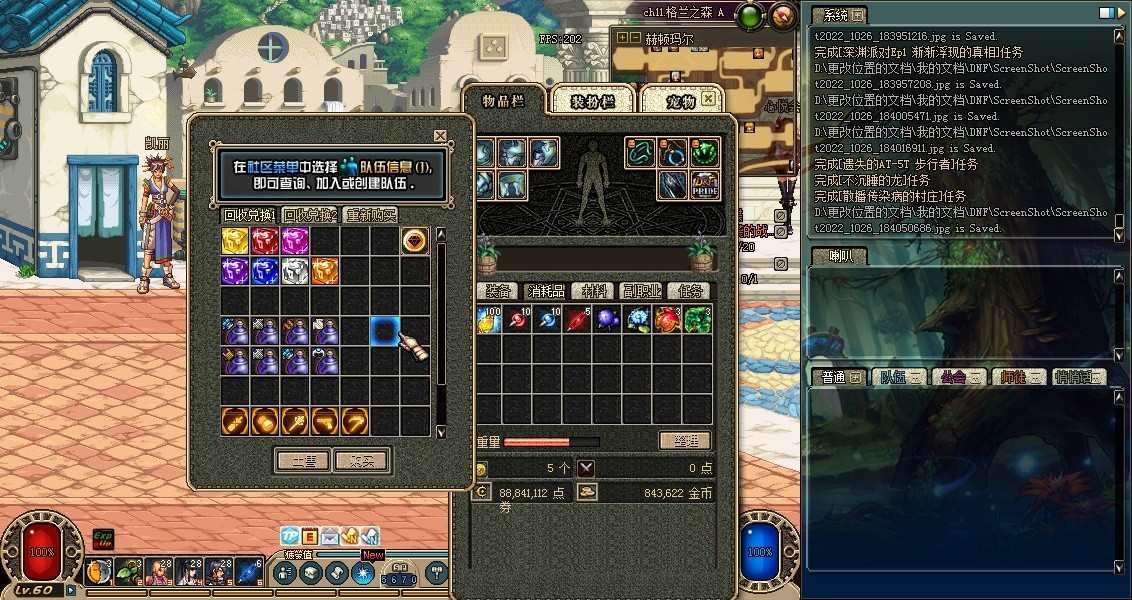1132x600 pixels.
Task: Open the mail envelope icon
Action: click(330, 536)
